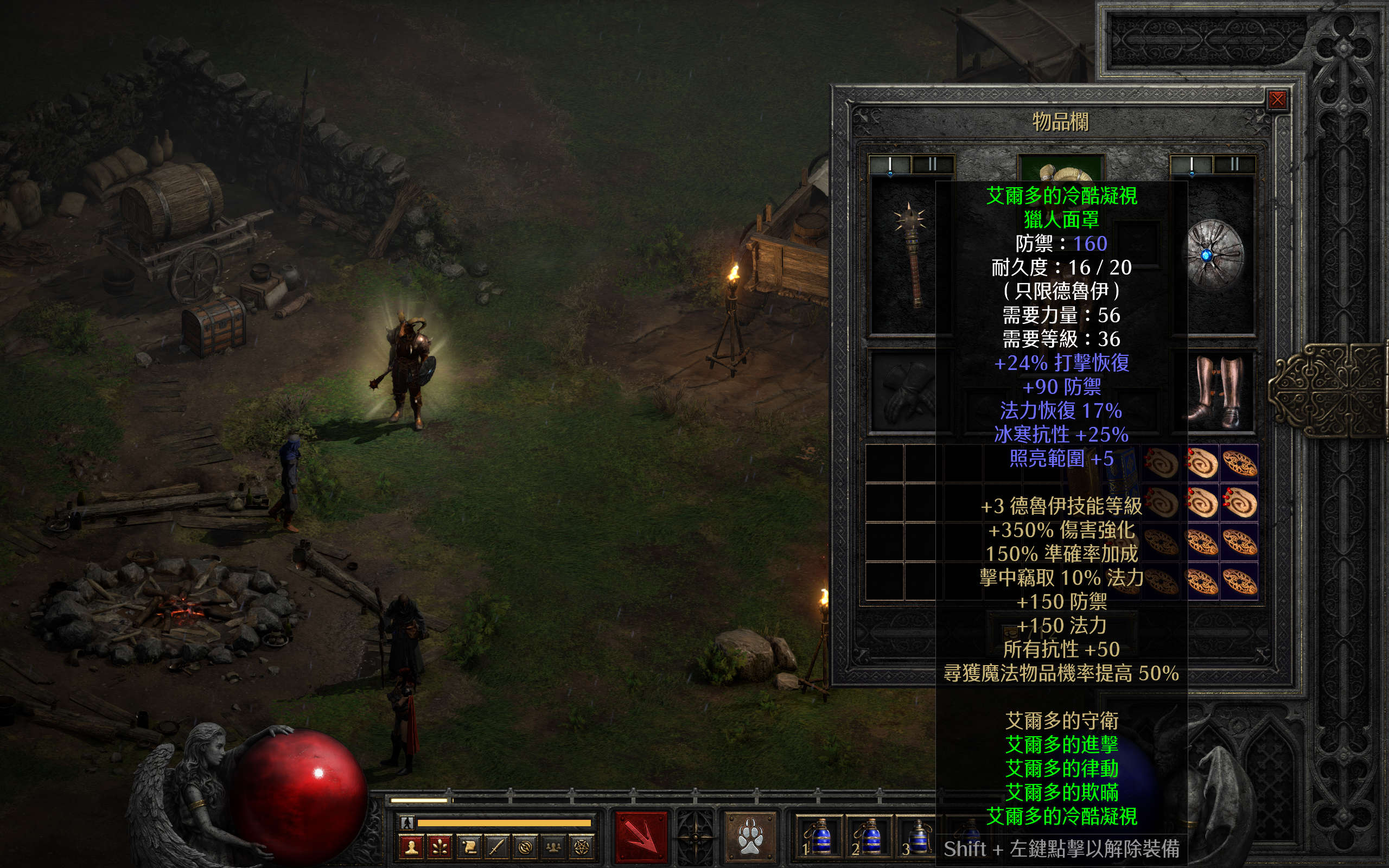Switch to weapon set II above the shield
The height and width of the screenshot is (868, 1389).
[x=1234, y=165]
